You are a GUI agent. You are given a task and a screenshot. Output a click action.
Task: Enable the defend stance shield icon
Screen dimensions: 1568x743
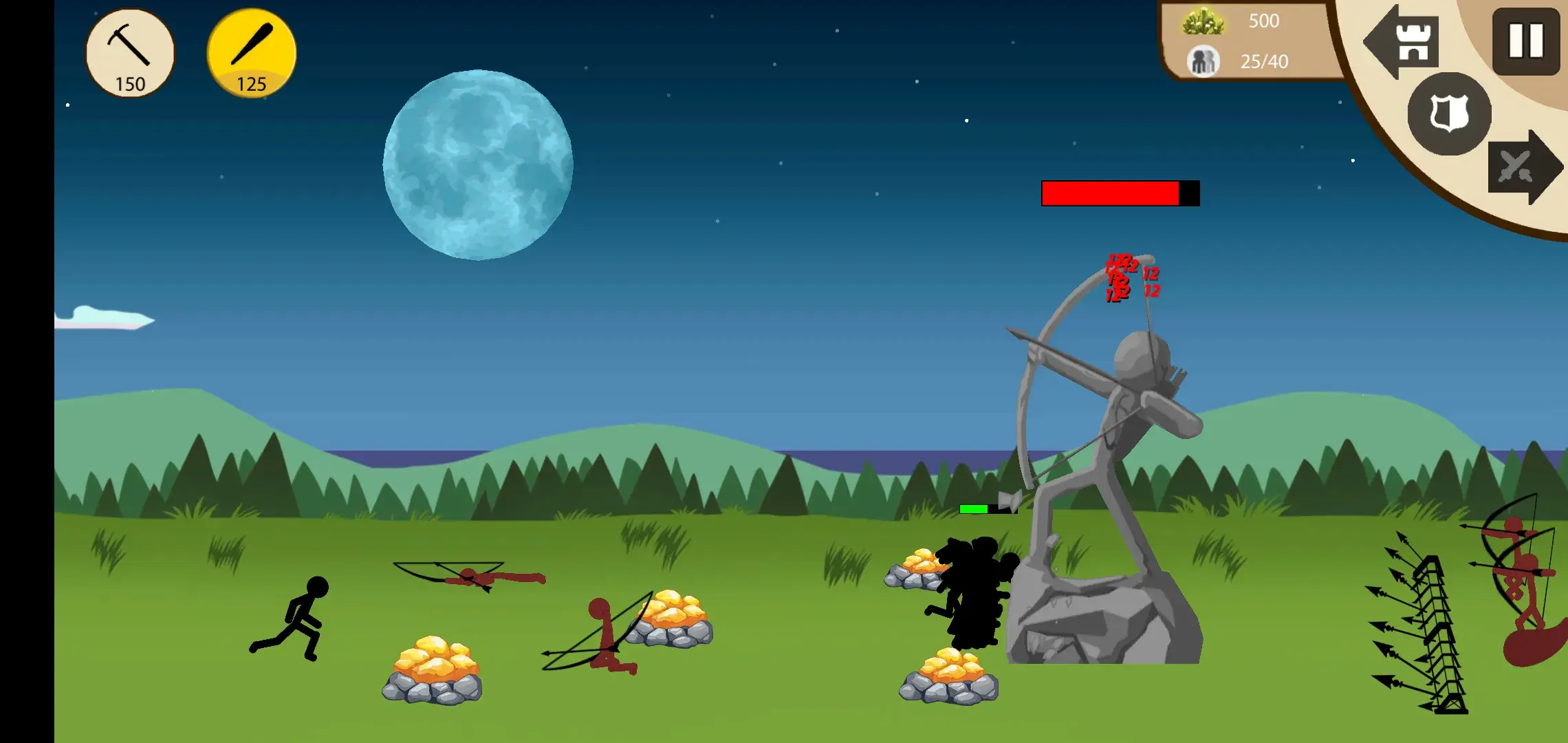click(x=1449, y=116)
